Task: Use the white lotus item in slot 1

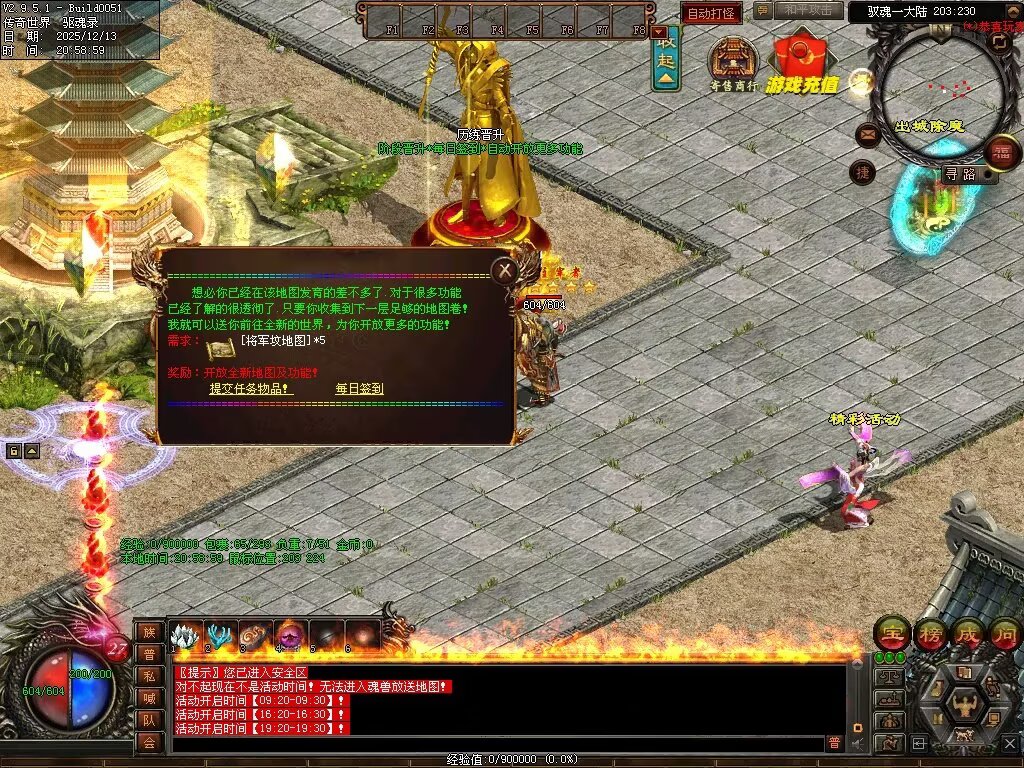Action: coord(184,635)
